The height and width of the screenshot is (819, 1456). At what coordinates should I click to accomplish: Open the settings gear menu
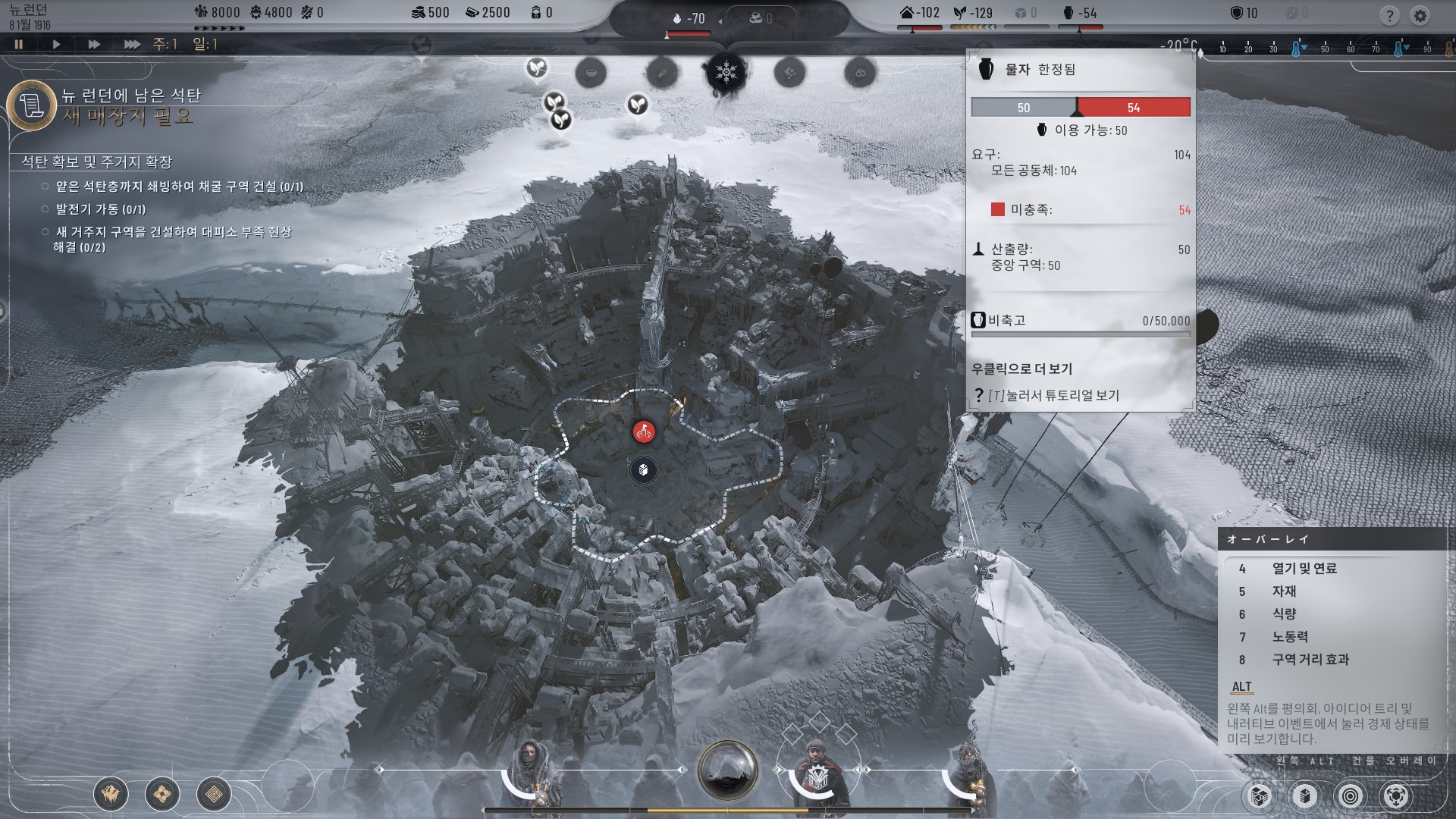1420,15
